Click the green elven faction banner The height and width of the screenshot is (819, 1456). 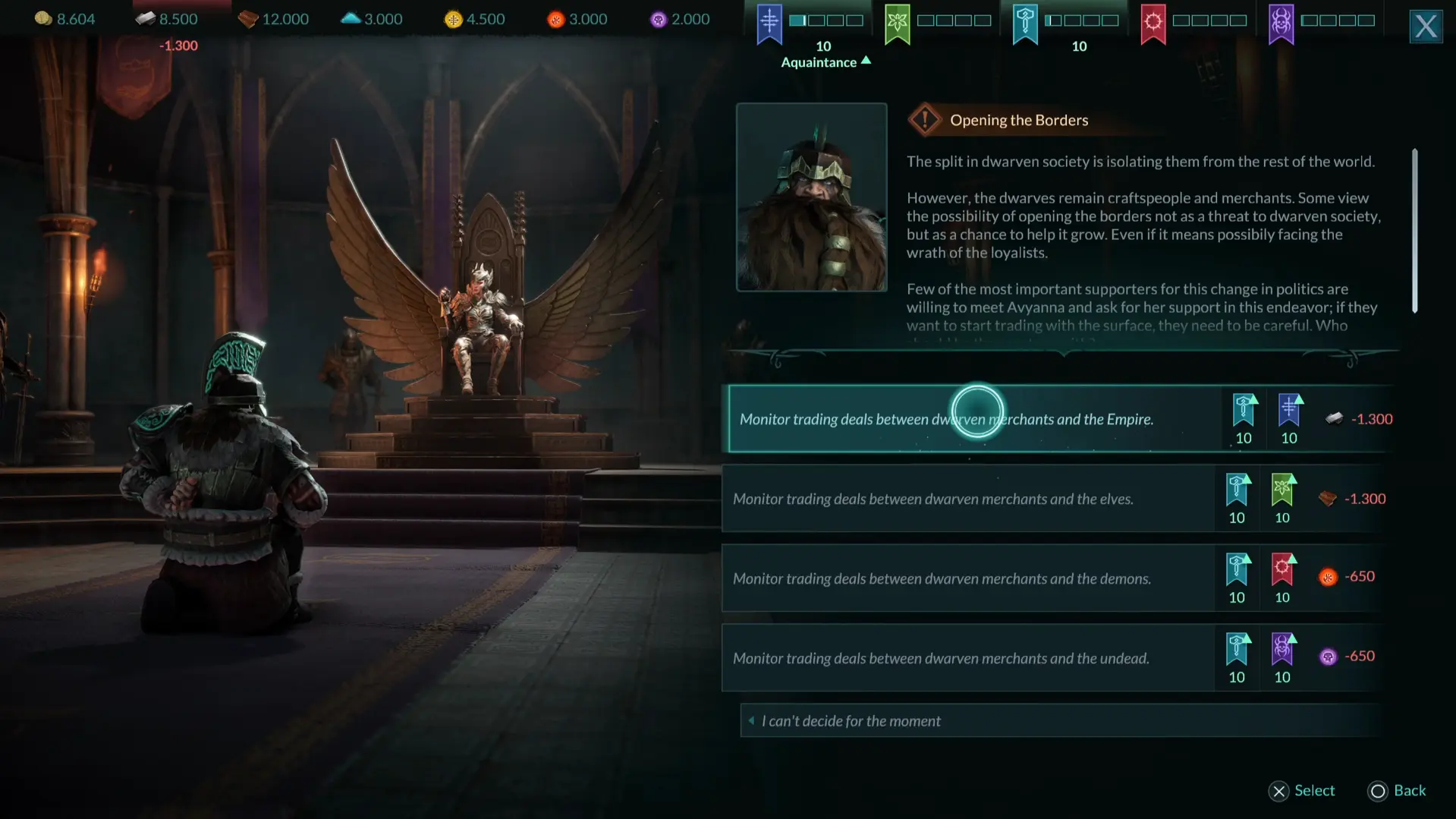898,25
